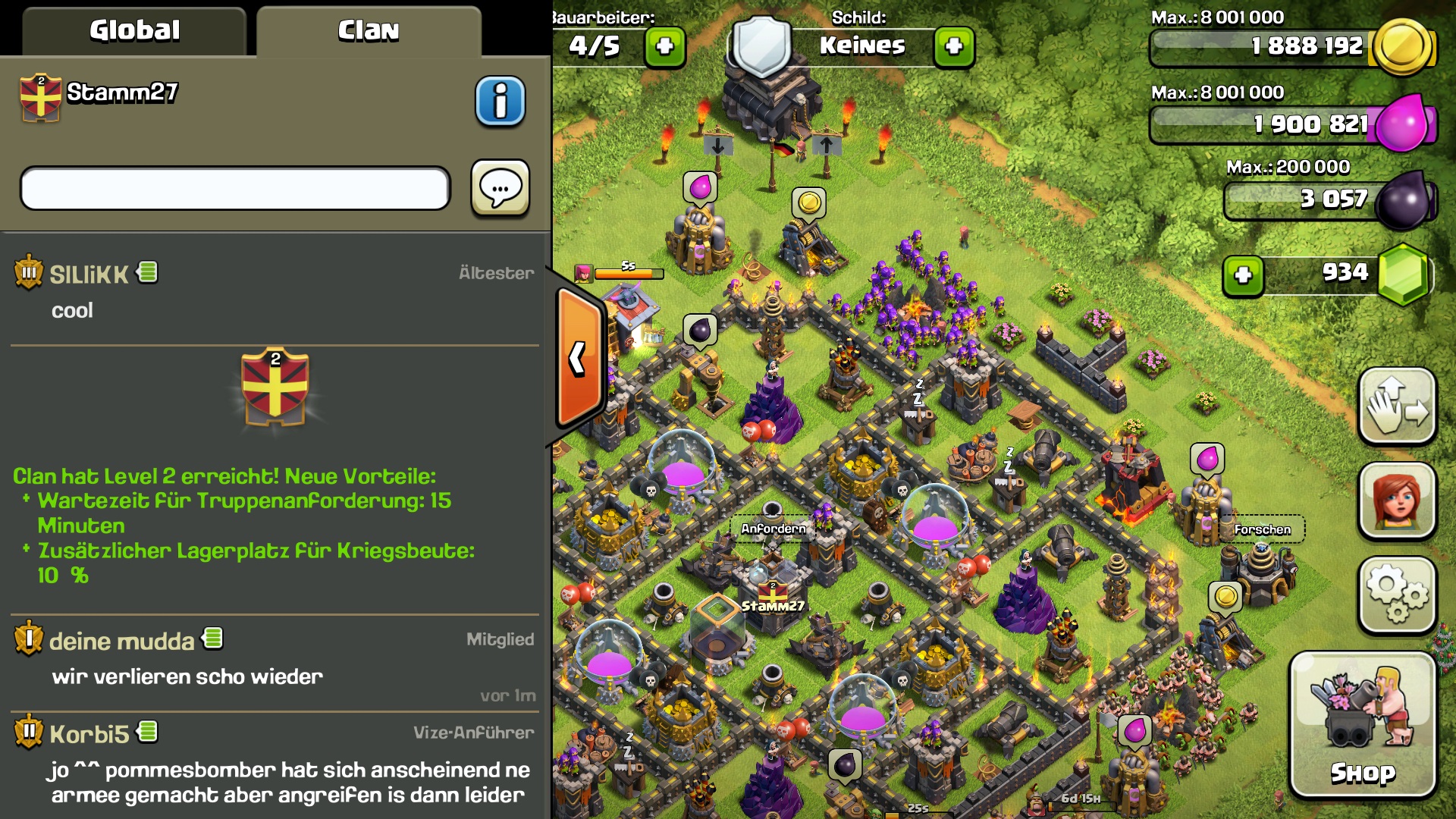The width and height of the screenshot is (1456, 819).
Task: Add builders with green plus button
Action: point(664,46)
